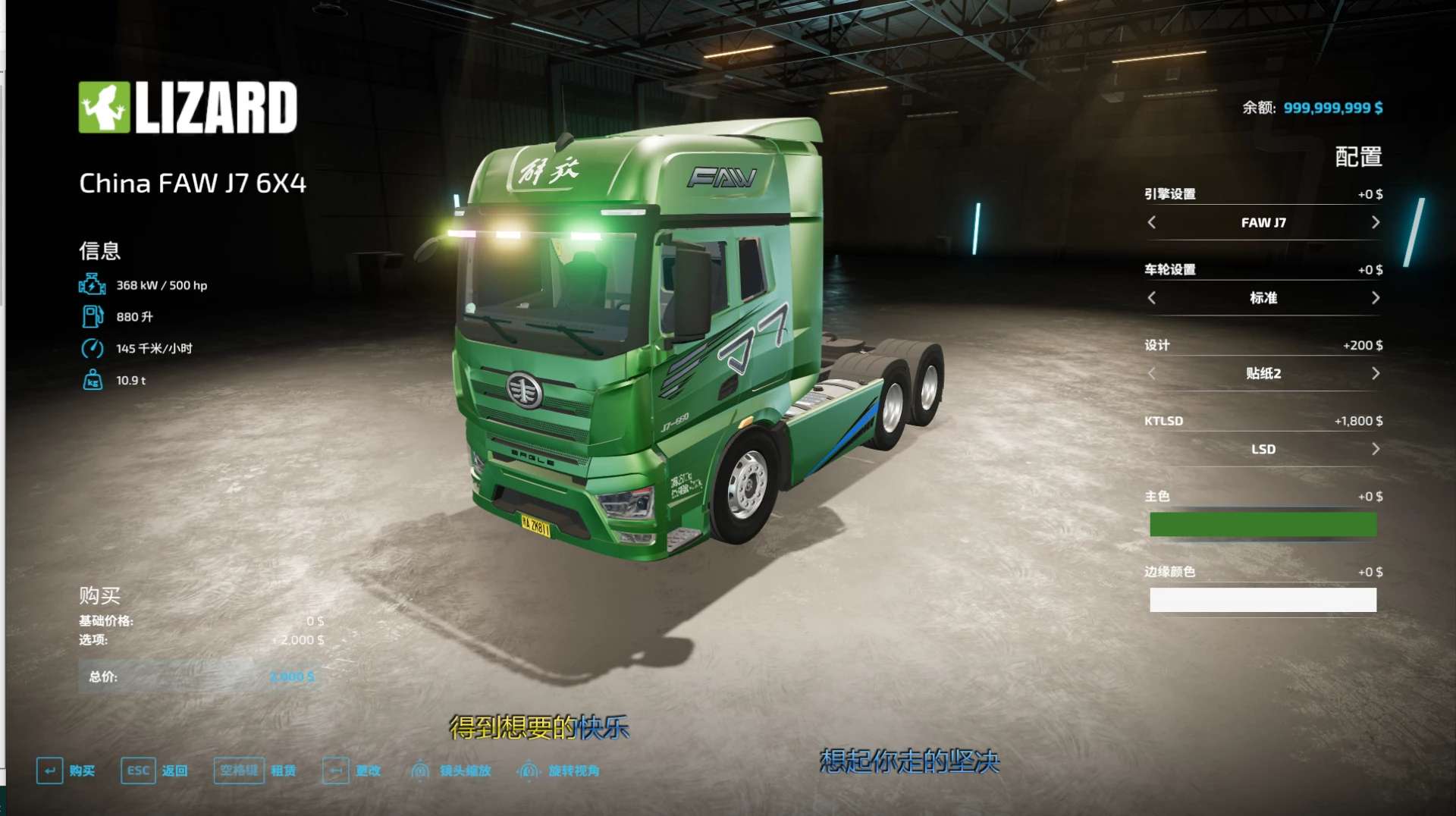Image resolution: width=1456 pixels, height=816 pixels.
Task: Open the white 边缘颜色 rim color swatch
Action: 1263,600
